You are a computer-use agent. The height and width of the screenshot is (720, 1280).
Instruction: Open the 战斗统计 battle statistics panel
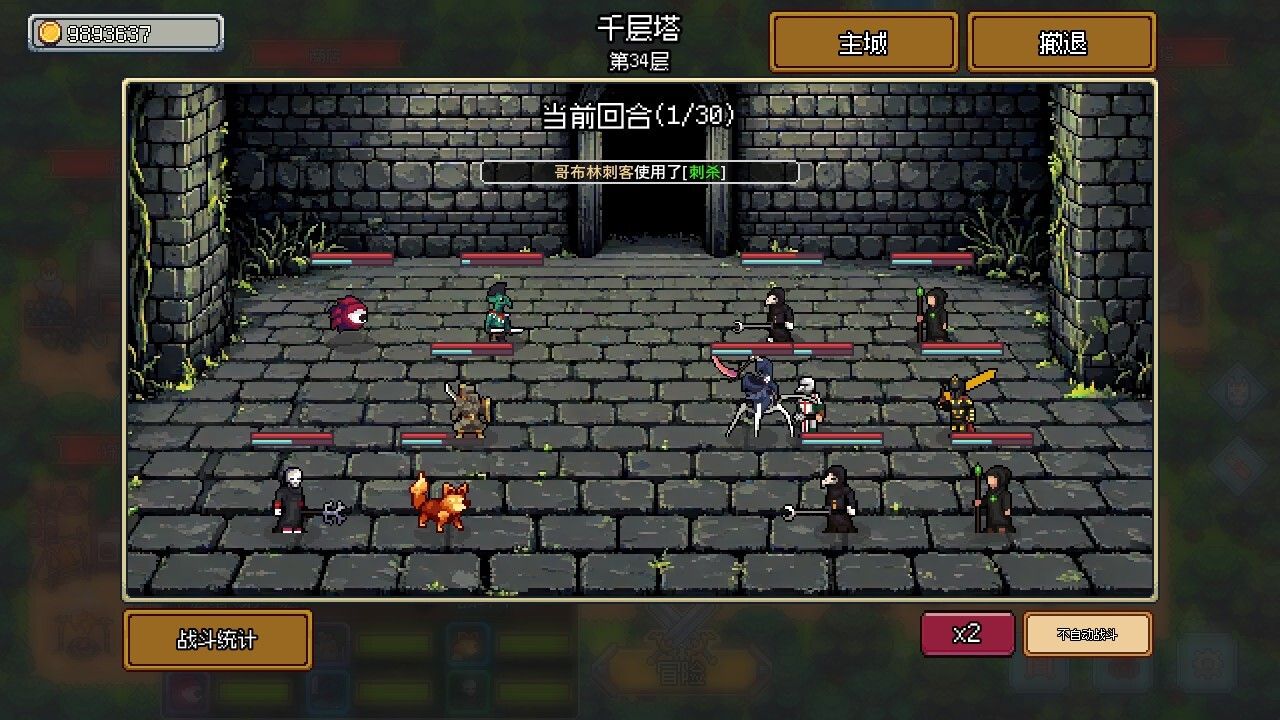[216, 640]
